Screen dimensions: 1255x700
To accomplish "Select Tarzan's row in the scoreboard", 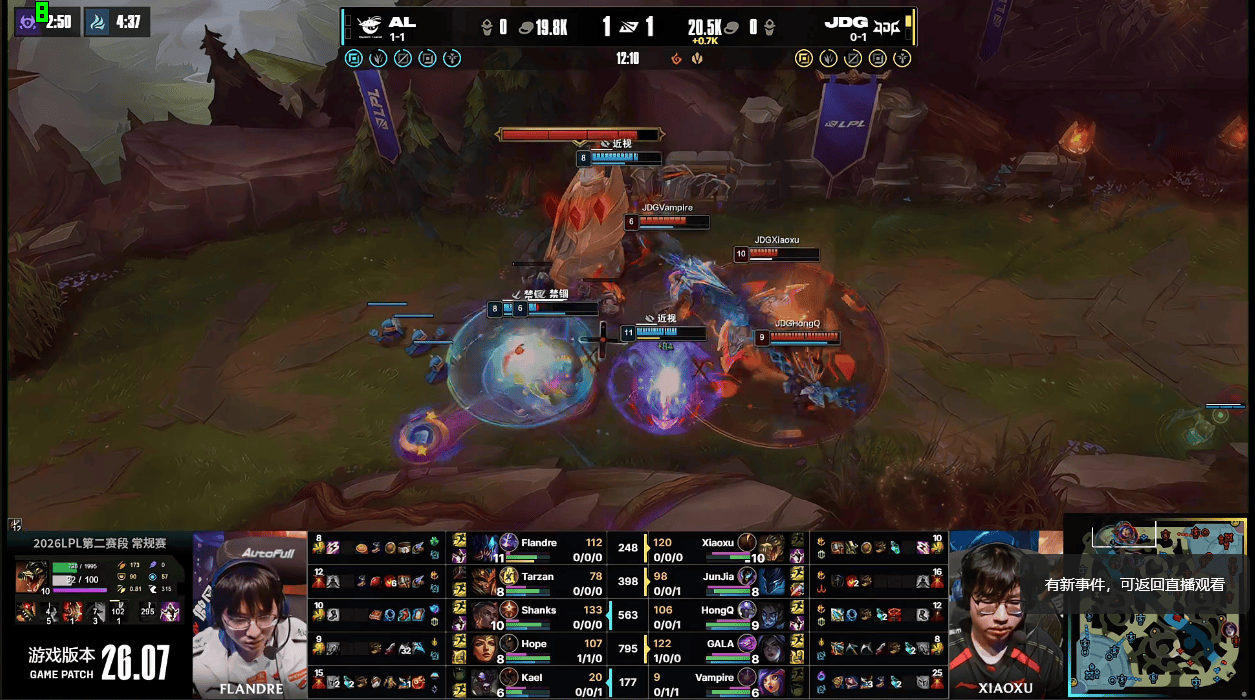I will click(x=538, y=581).
